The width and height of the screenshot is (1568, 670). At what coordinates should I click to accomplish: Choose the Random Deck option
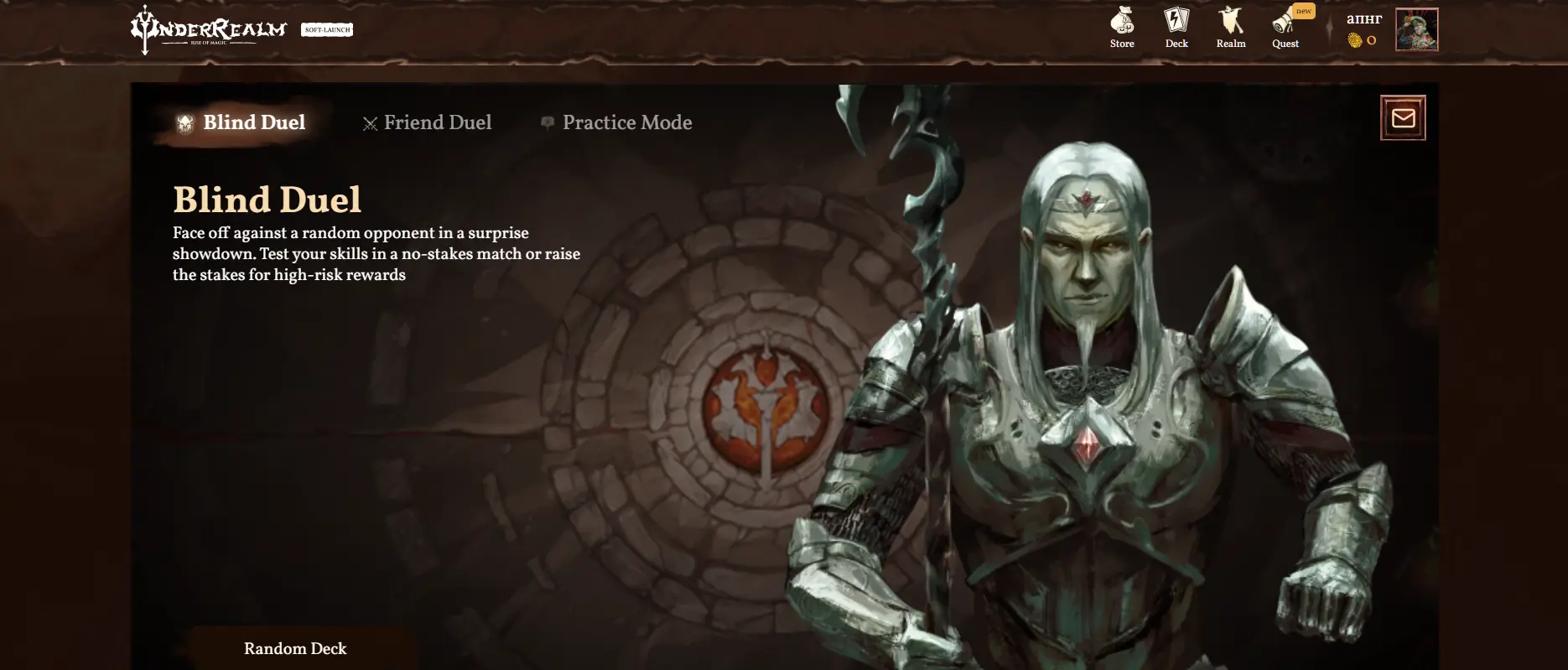tap(295, 648)
